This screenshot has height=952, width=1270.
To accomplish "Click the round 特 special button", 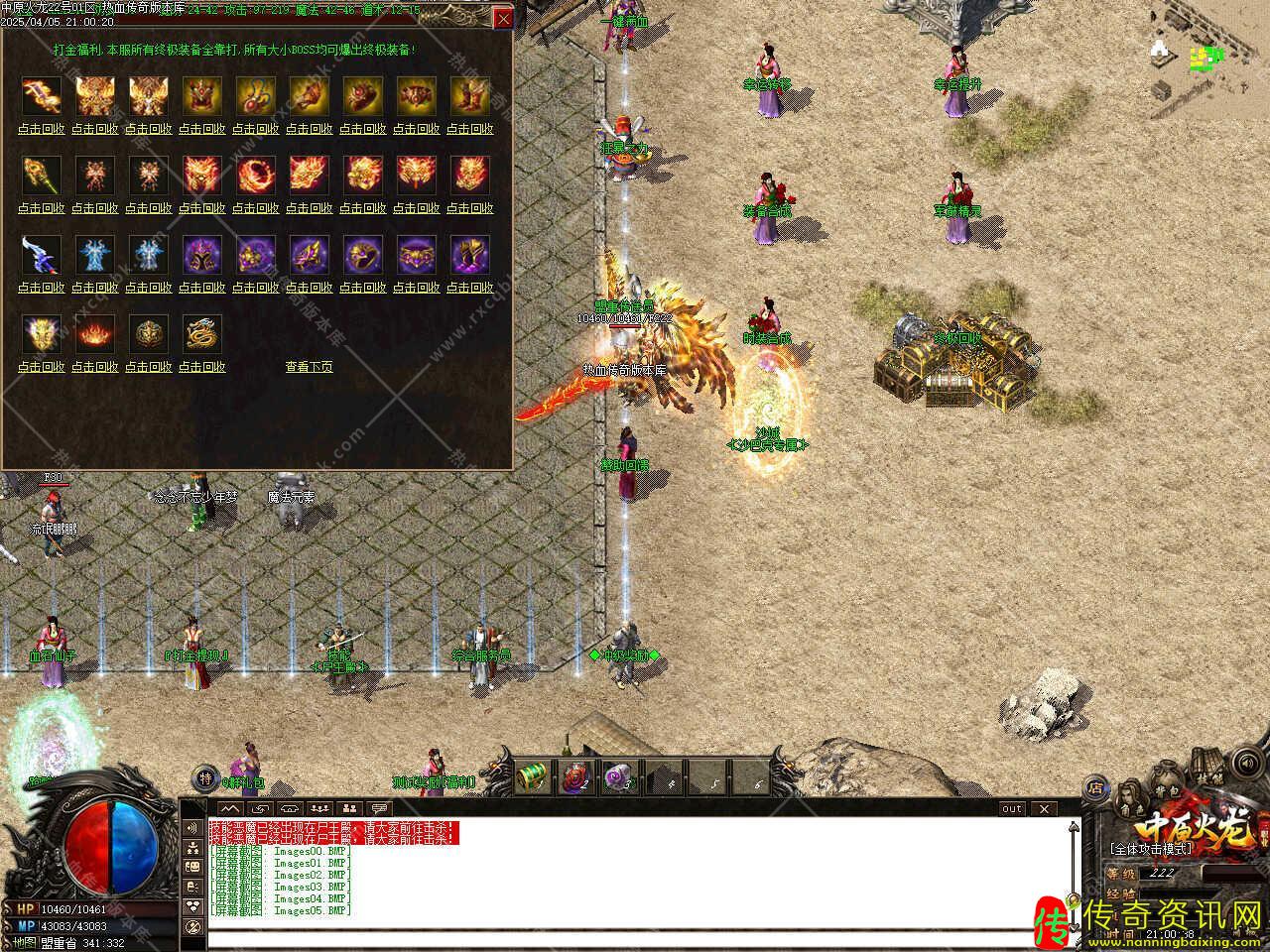I will (x=204, y=777).
